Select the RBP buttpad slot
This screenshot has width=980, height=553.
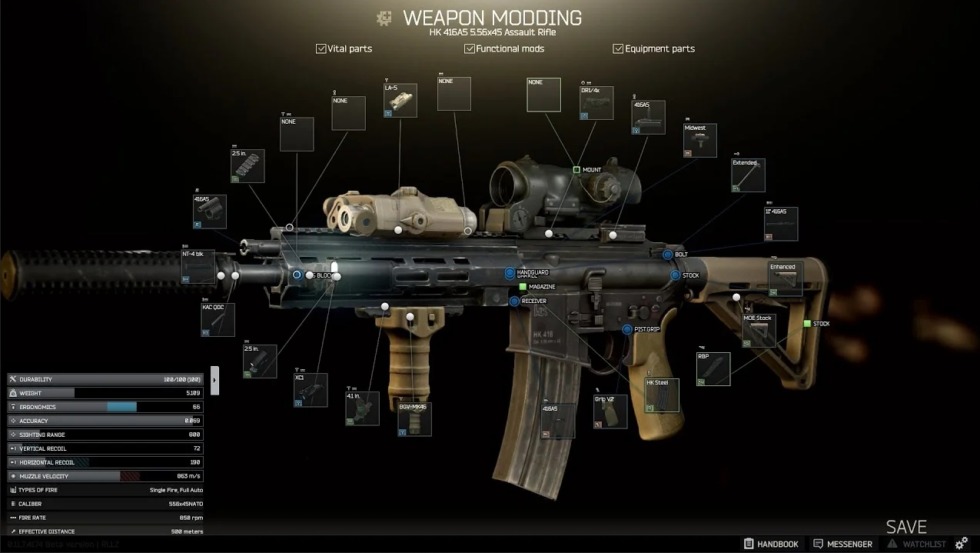click(x=713, y=369)
